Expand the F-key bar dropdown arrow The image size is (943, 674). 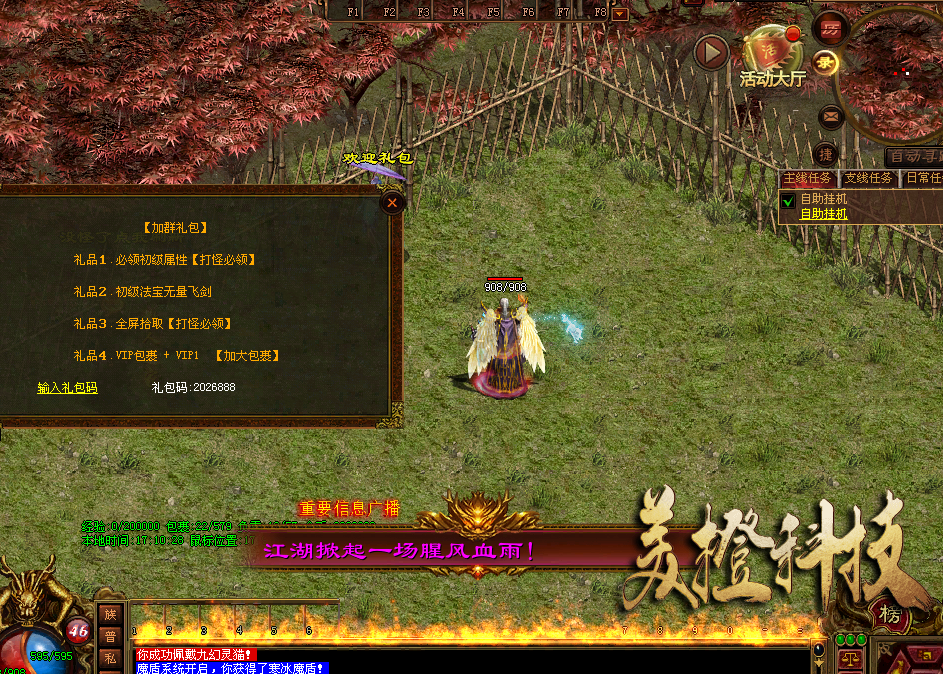[620, 13]
